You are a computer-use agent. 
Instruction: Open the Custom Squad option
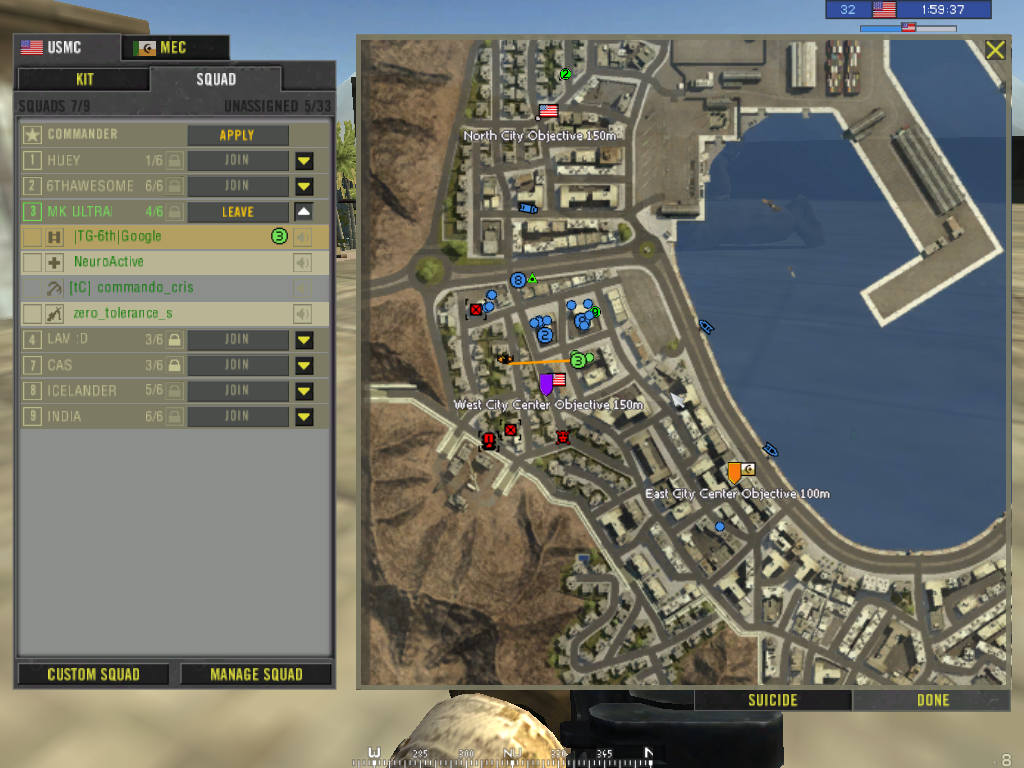(x=94, y=674)
